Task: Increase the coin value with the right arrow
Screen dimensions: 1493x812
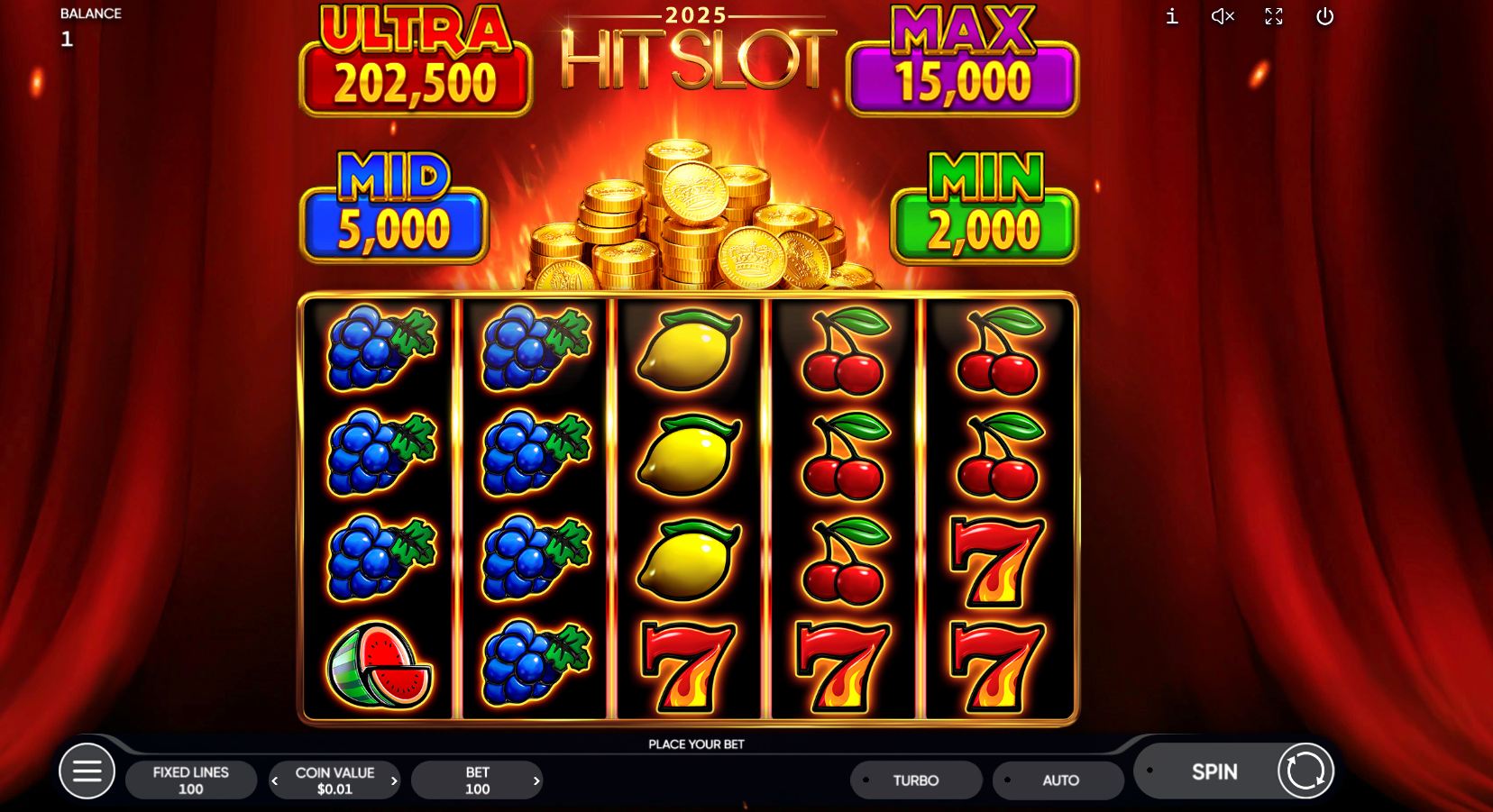Action: click(394, 780)
